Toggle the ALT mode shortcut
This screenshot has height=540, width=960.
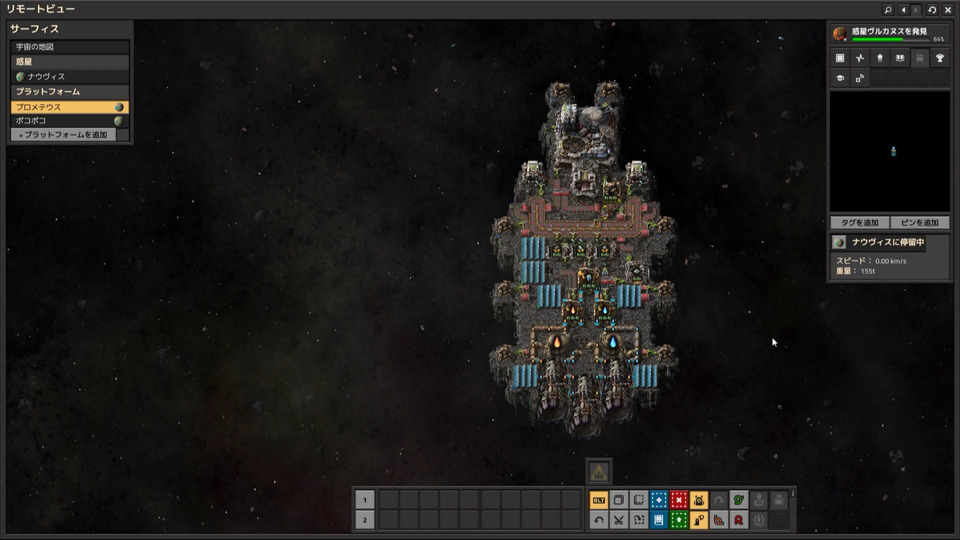pyautogui.click(x=599, y=500)
